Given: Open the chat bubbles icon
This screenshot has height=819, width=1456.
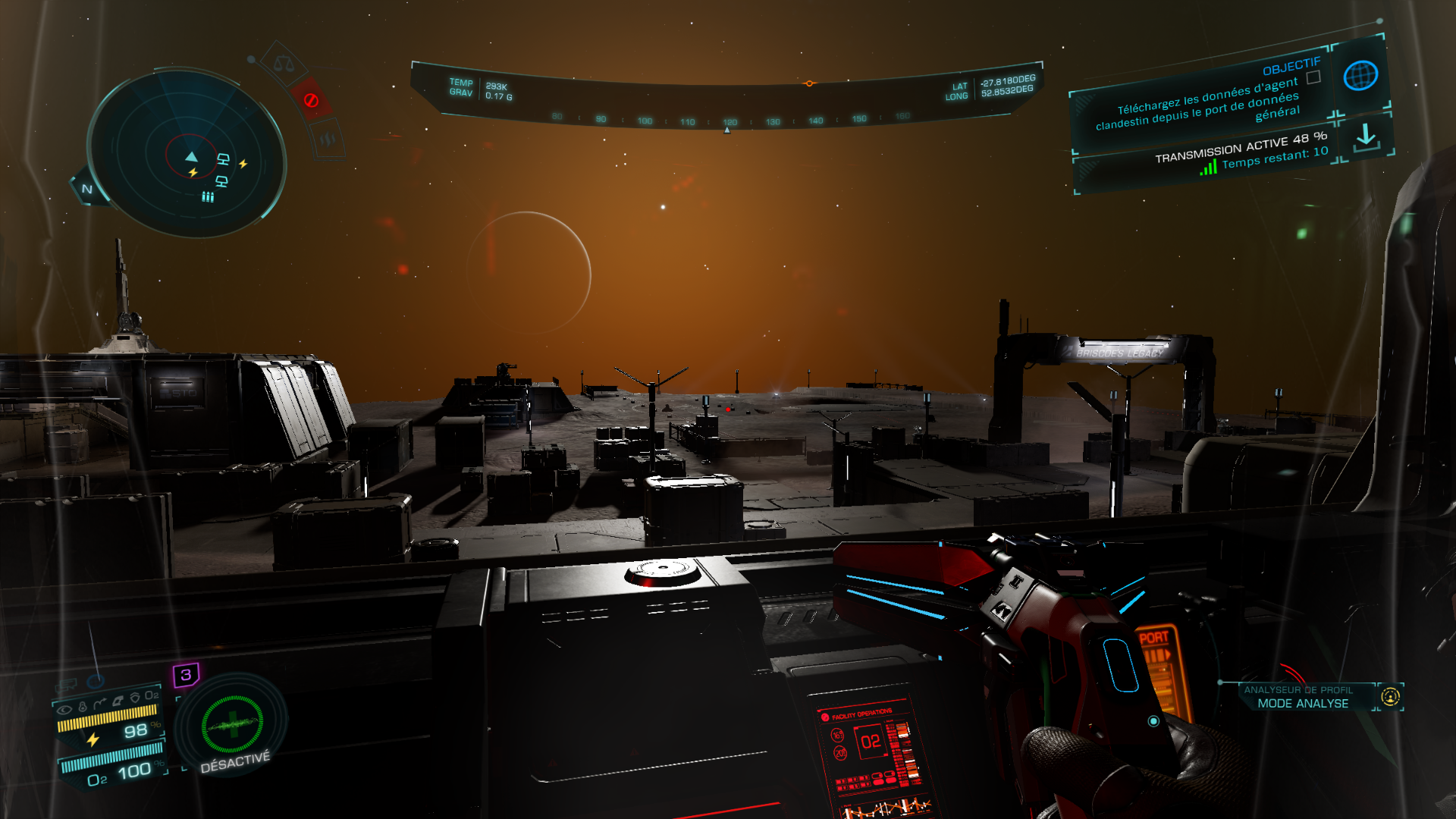Looking at the screenshot, I should tap(67, 686).
